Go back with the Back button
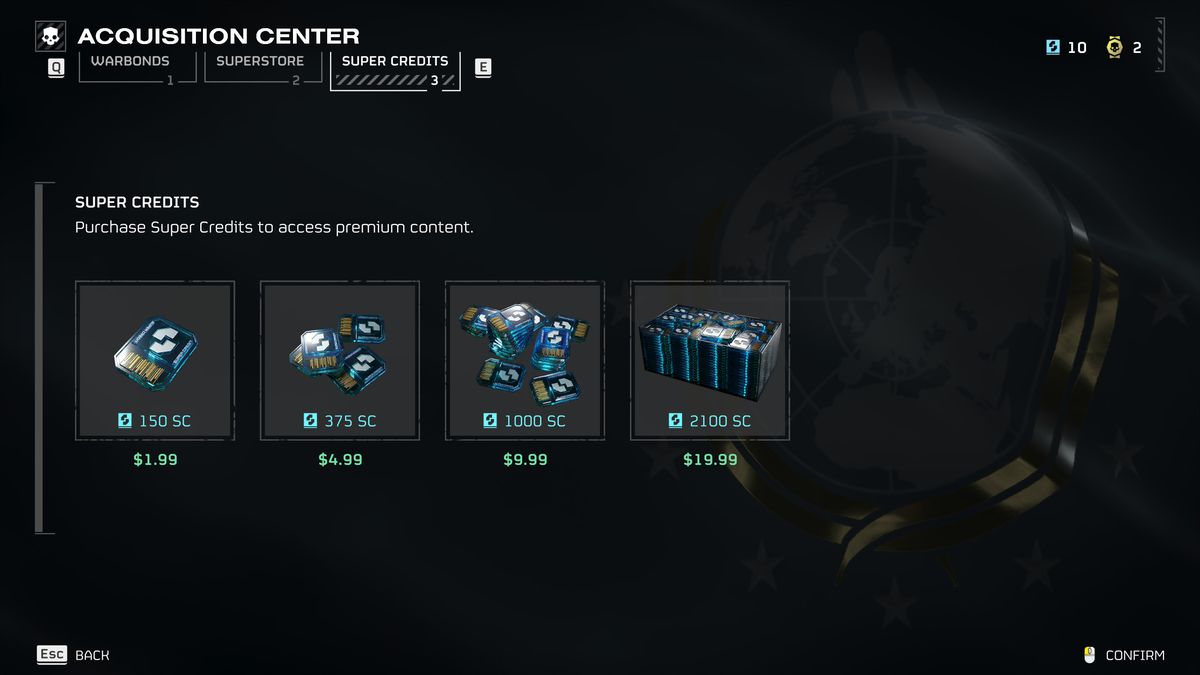Image resolution: width=1200 pixels, height=675 pixels. [x=74, y=655]
